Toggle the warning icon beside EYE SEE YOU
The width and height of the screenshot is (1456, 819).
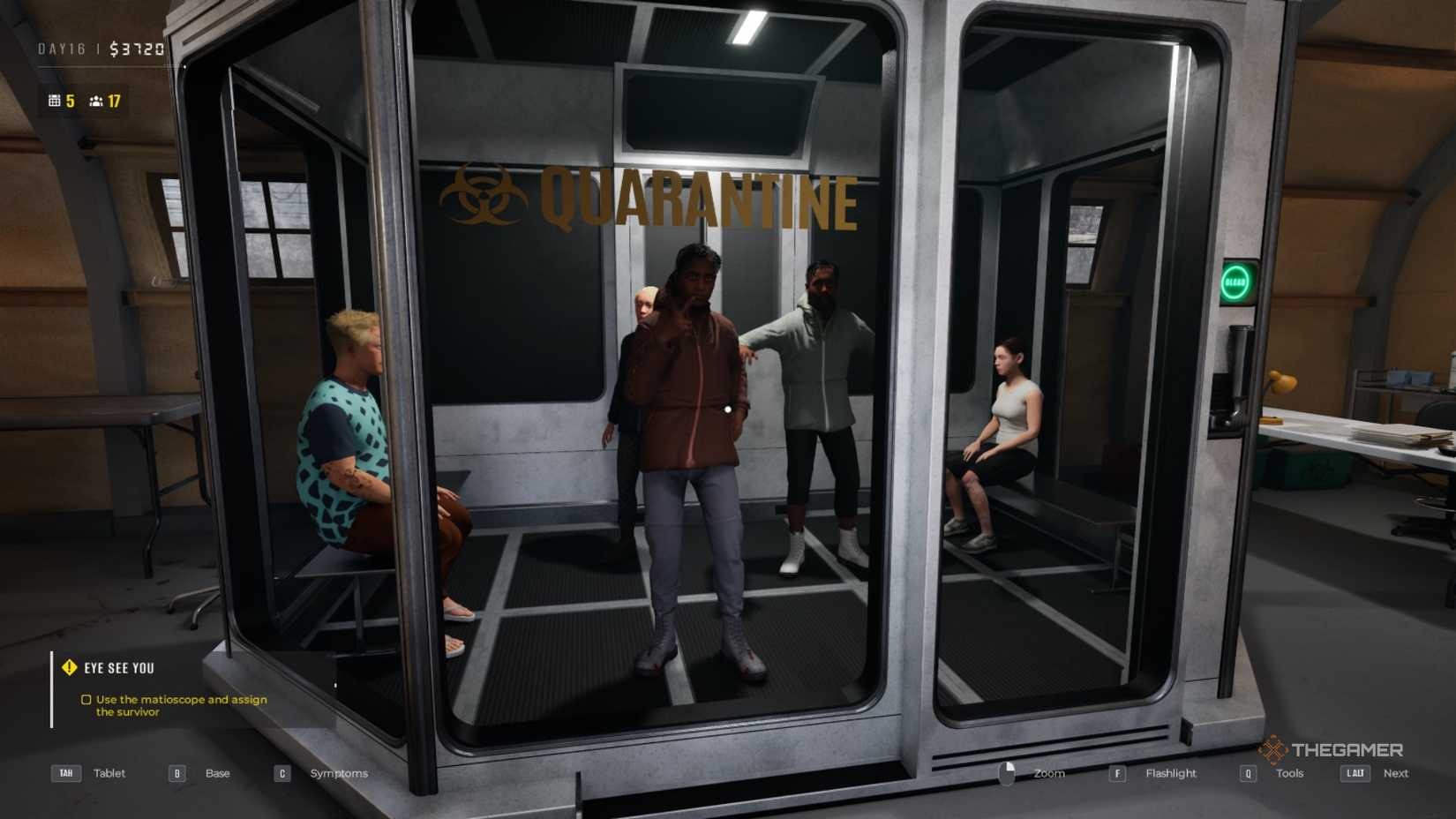[69, 667]
